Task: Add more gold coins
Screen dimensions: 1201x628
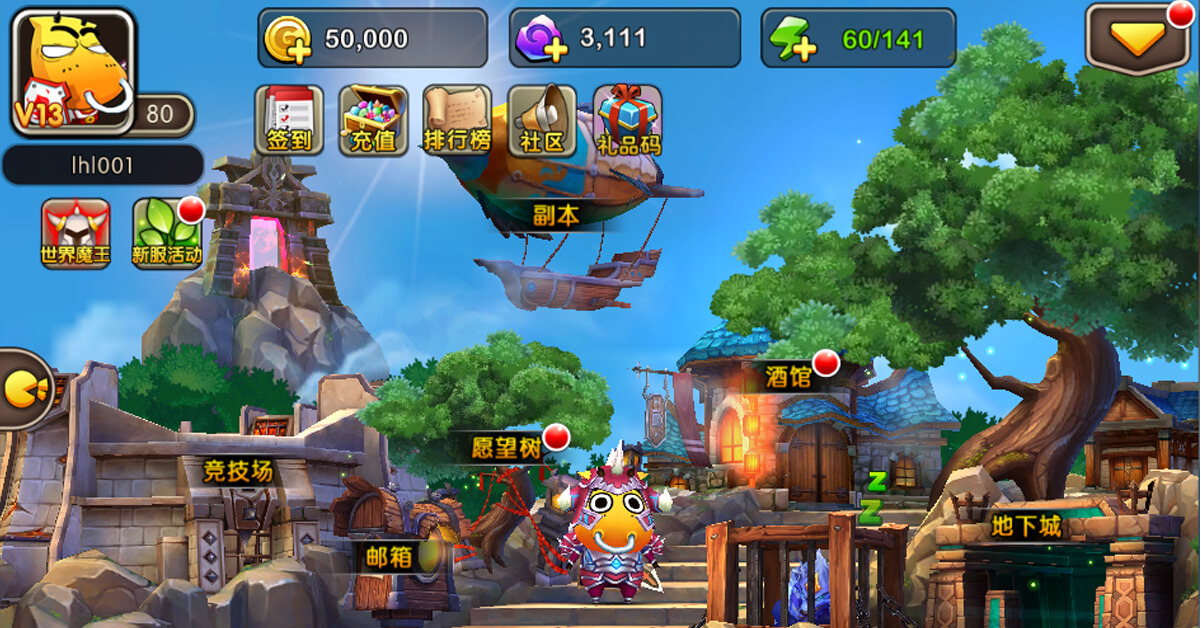Action: click(x=288, y=40)
